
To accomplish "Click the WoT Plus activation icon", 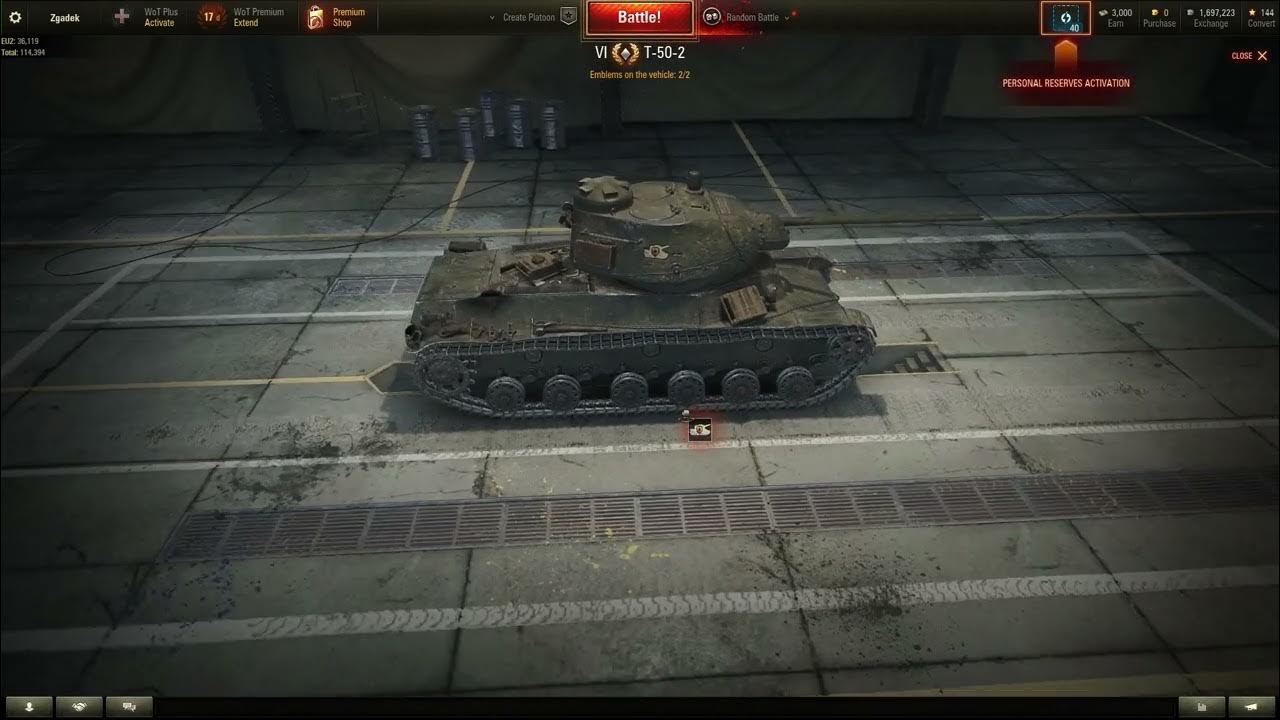I will tap(119, 16).
